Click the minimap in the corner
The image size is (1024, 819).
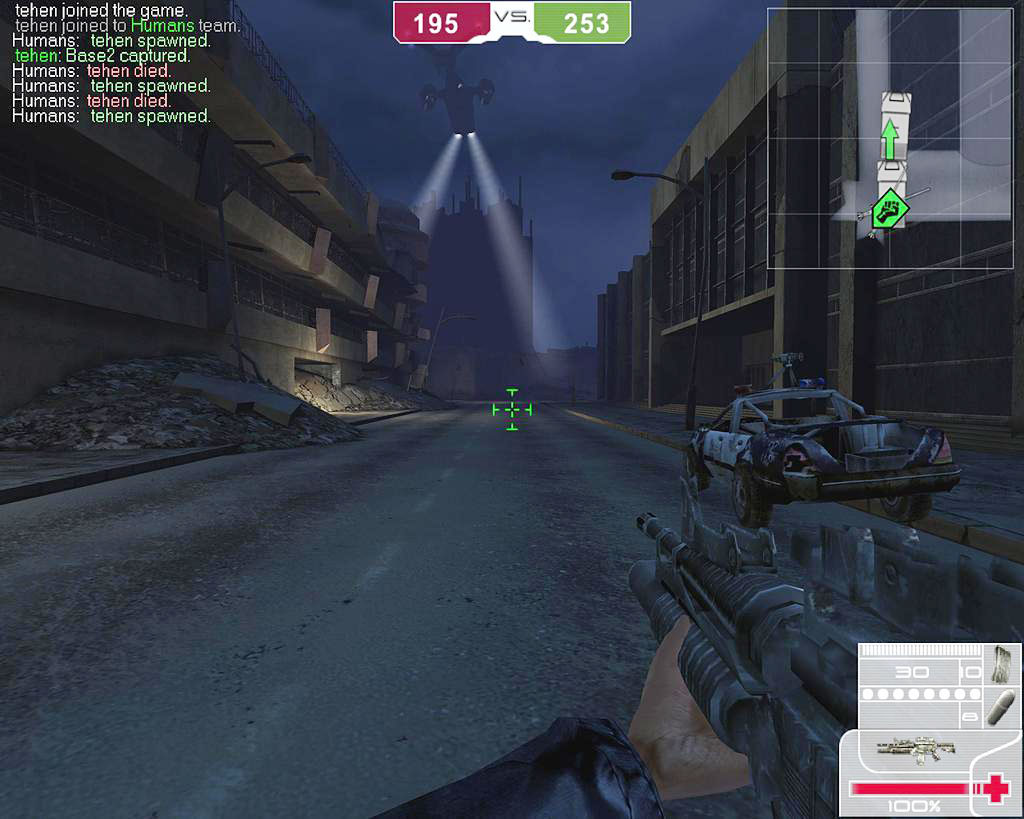pyautogui.click(x=890, y=139)
